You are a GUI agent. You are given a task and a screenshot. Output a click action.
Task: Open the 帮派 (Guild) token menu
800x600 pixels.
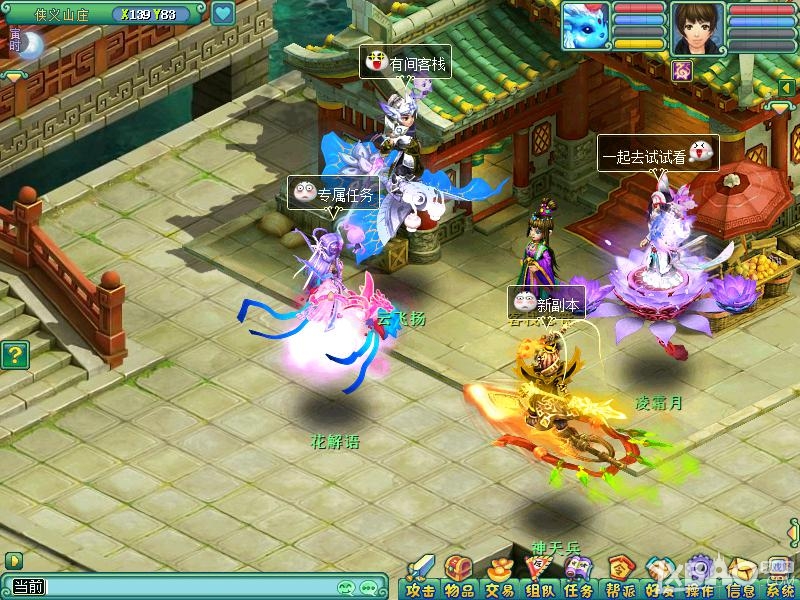click(618, 576)
